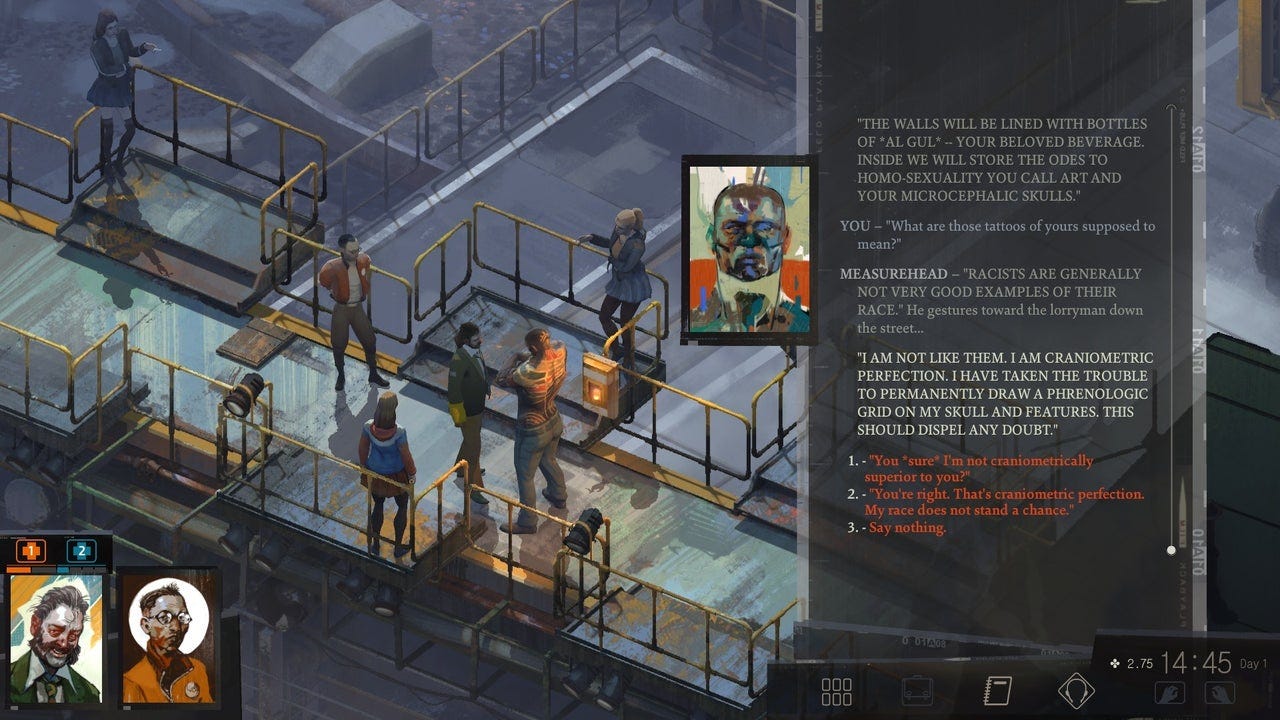Viewport: 1280px width, 720px height.
Task: Open the journal notebook icon
Action: point(997,691)
